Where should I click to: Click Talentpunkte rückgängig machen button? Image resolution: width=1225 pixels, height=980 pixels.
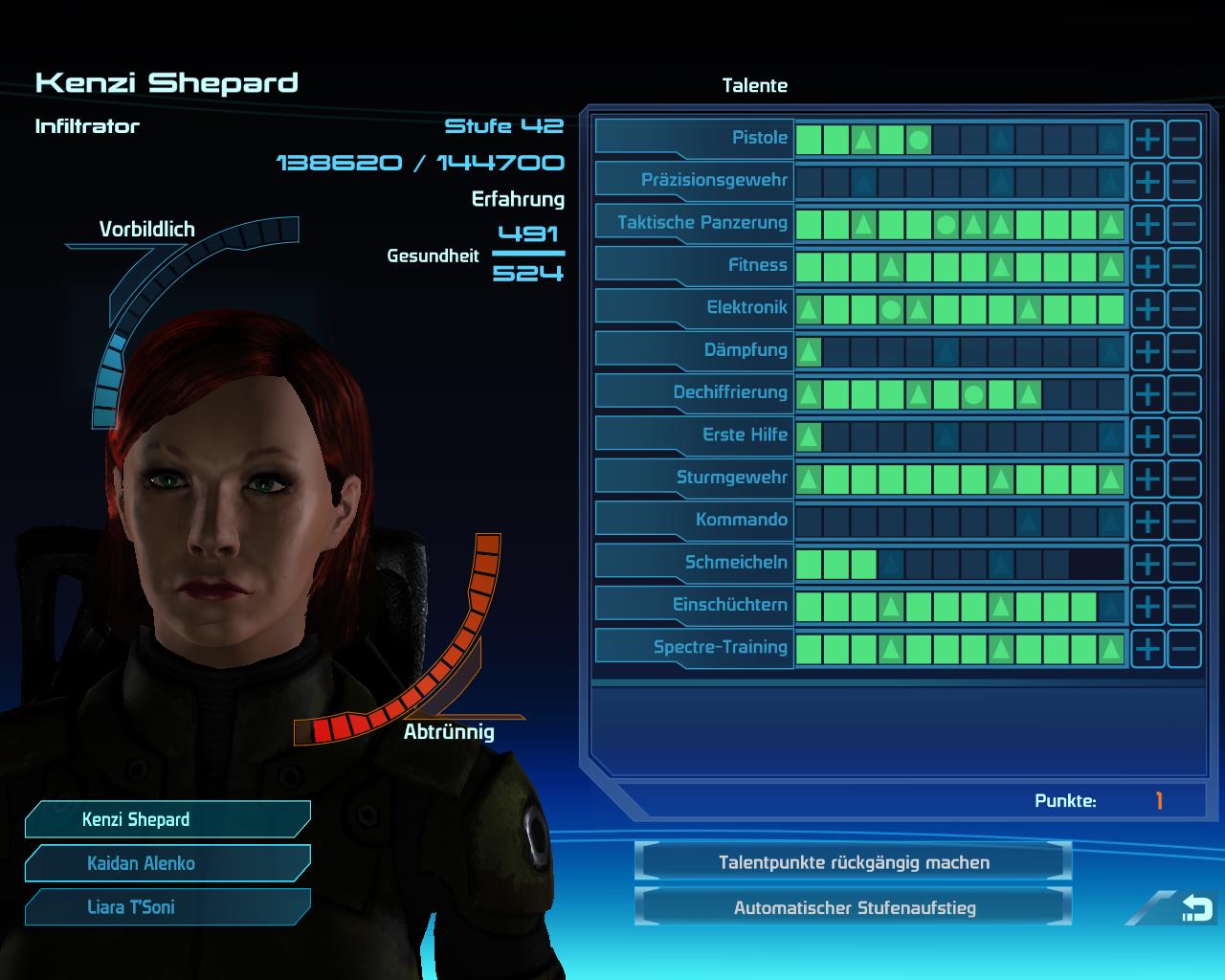click(x=853, y=862)
